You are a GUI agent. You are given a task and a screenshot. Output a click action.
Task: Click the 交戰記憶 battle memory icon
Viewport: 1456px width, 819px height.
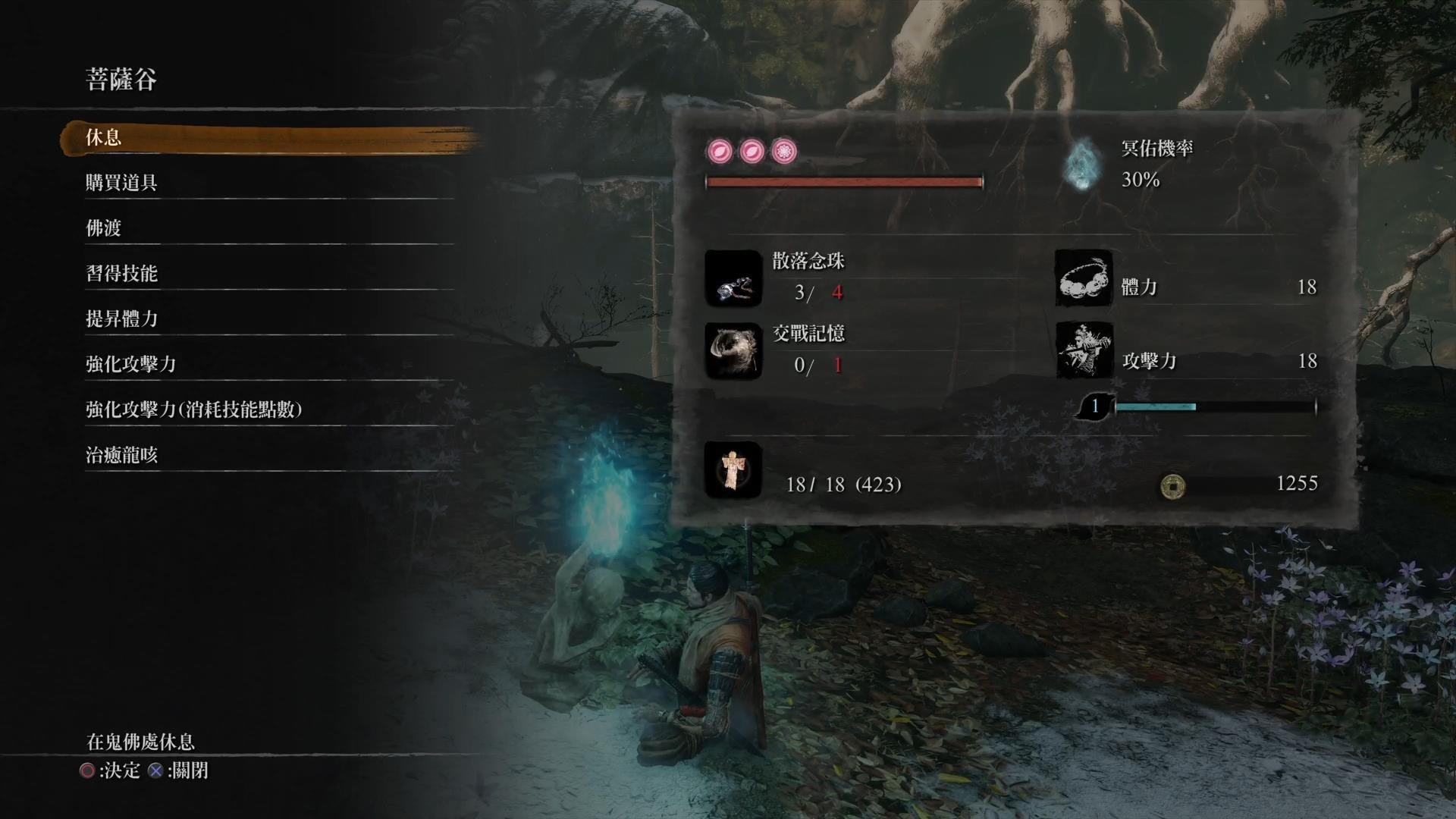[x=733, y=351]
